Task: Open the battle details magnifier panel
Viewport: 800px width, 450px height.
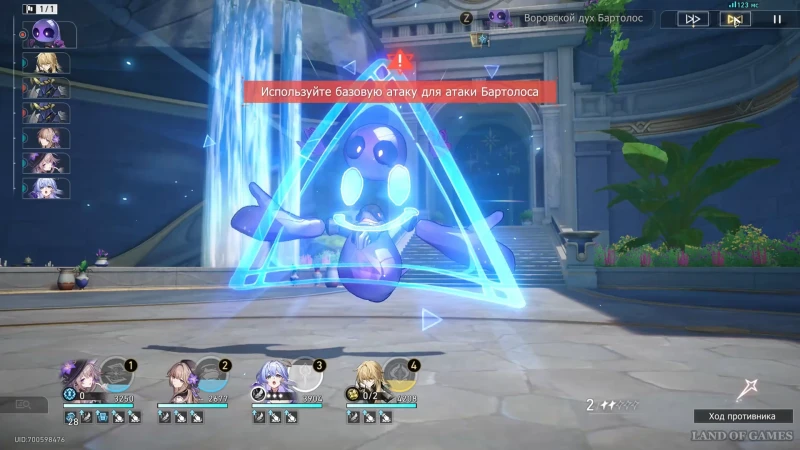Action: [24, 404]
